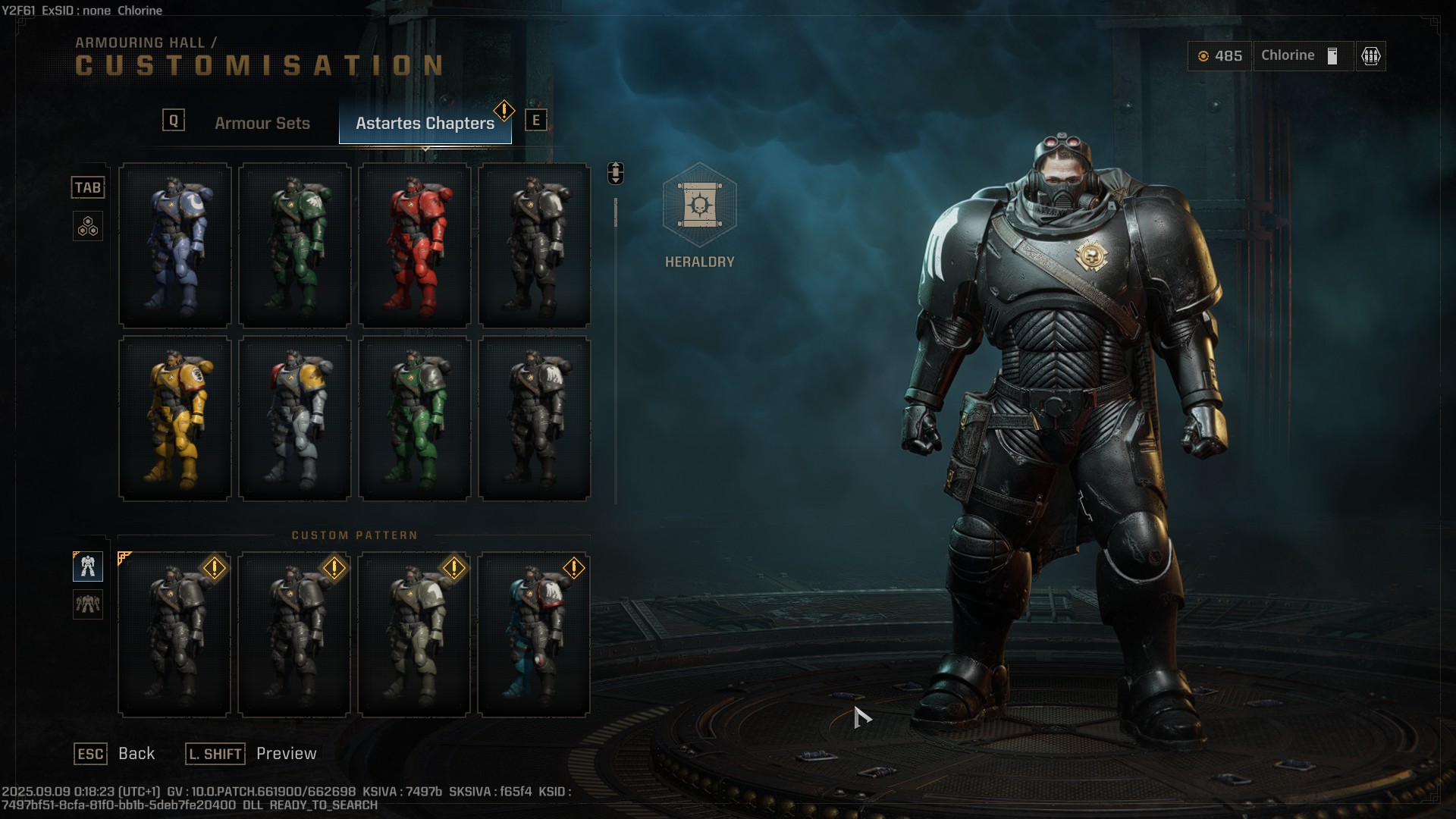
Task: Click the hexagon cluster icon below TAB
Action: [x=88, y=226]
